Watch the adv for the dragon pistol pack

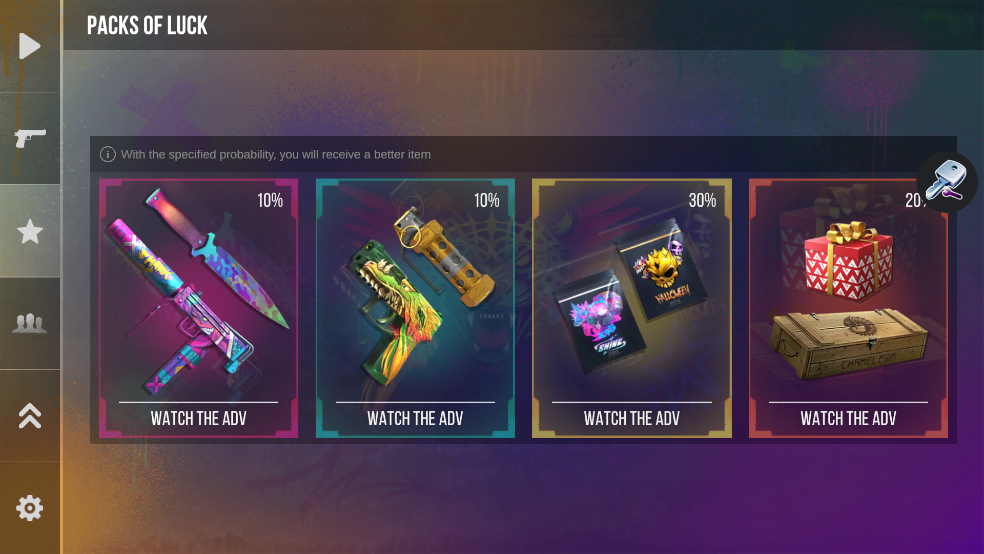click(415, 418)
